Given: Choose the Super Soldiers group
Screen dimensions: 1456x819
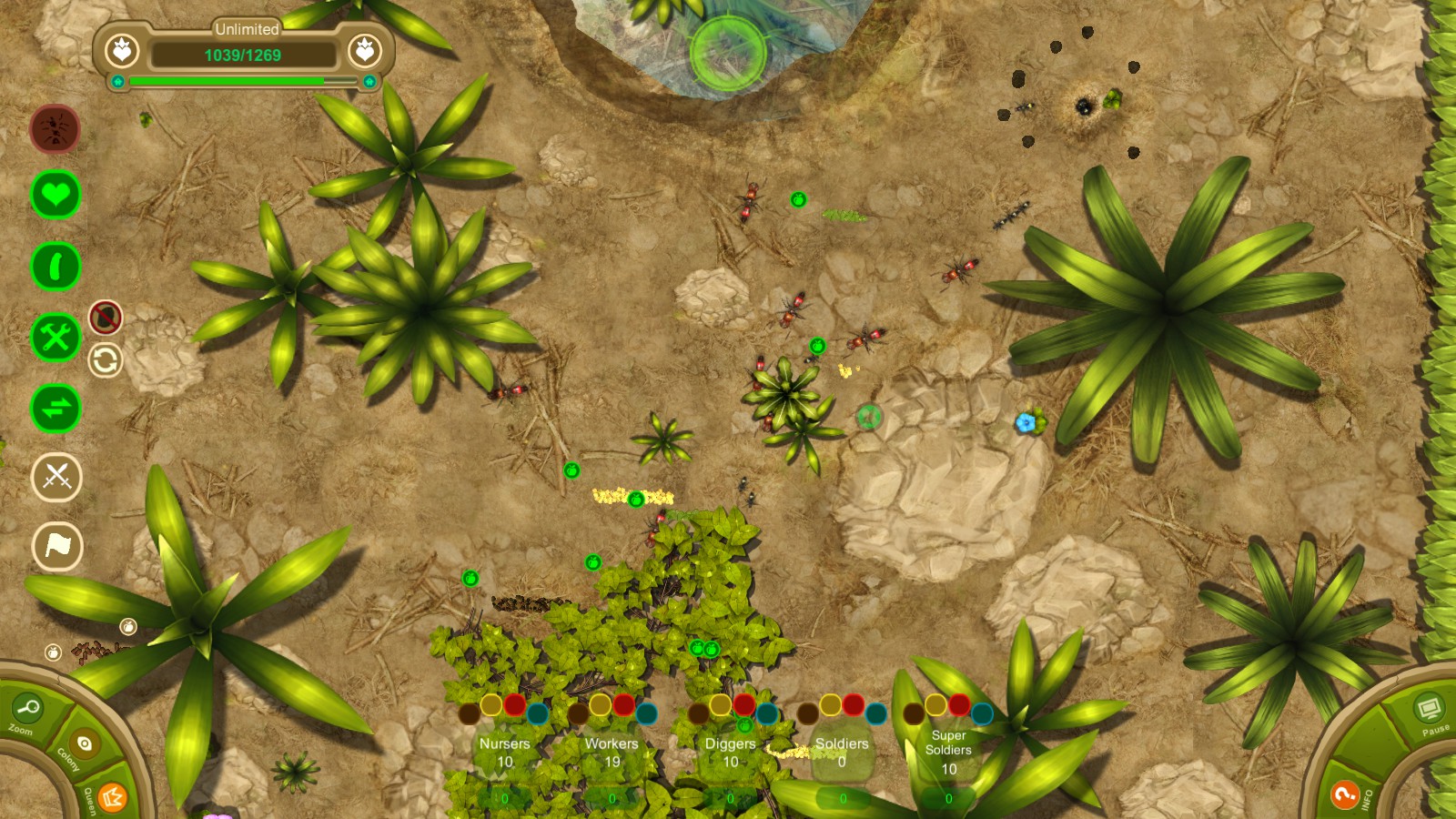Looking at the screenshot, I should (x=948, y=752).
